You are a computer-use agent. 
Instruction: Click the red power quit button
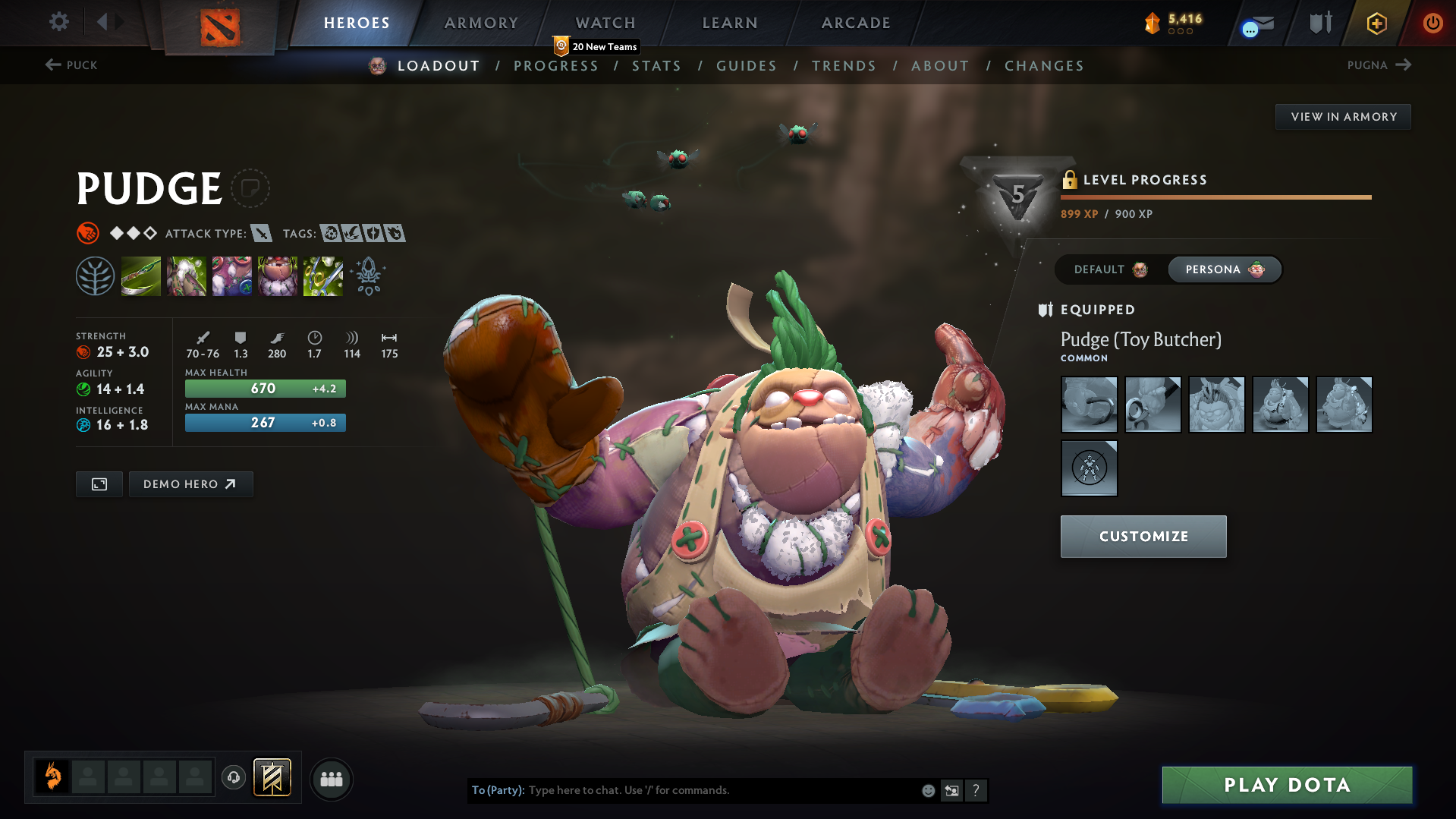point(1432,23)
